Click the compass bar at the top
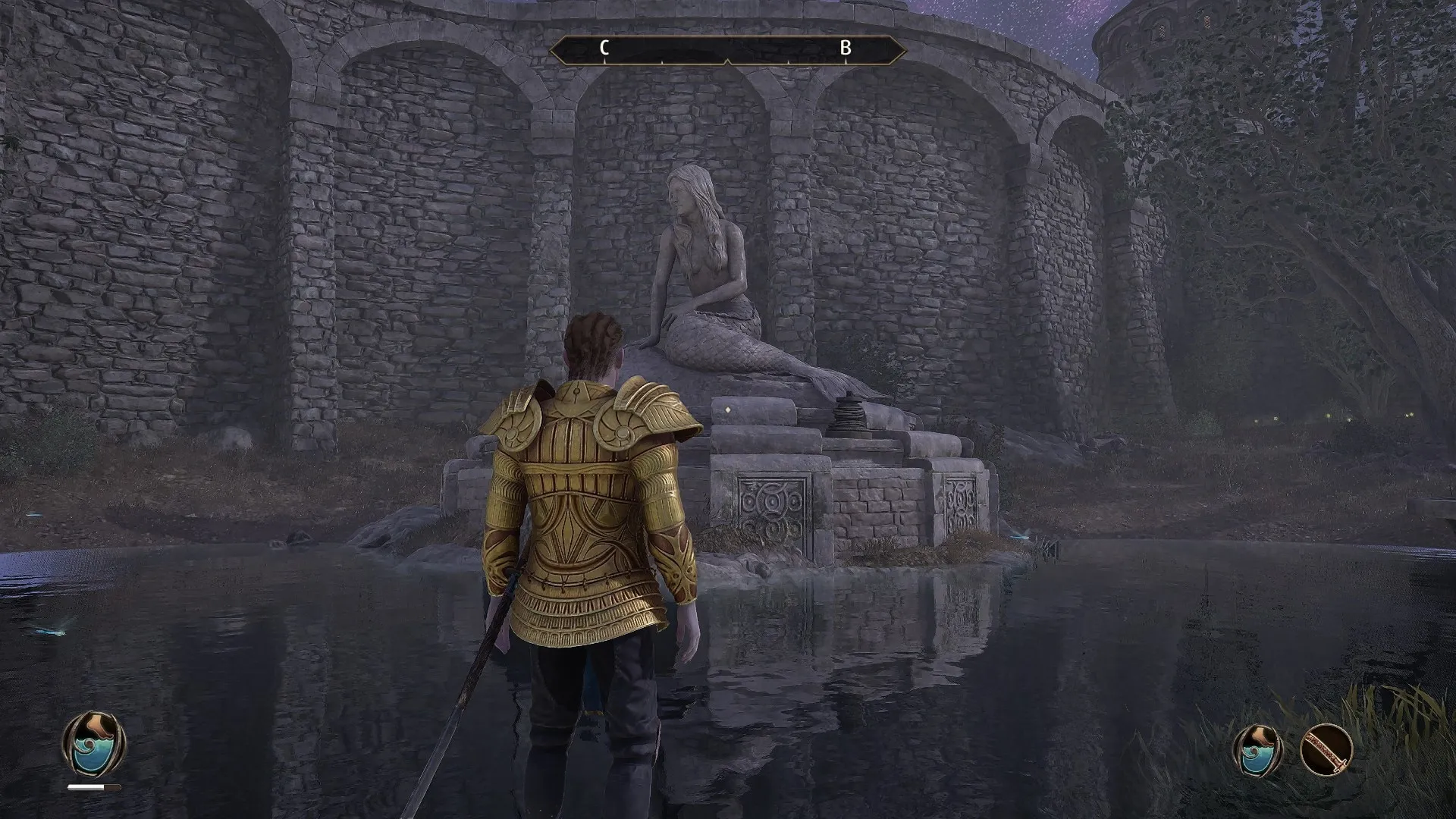The image size is (1456, 819). (x=727, y=50)
